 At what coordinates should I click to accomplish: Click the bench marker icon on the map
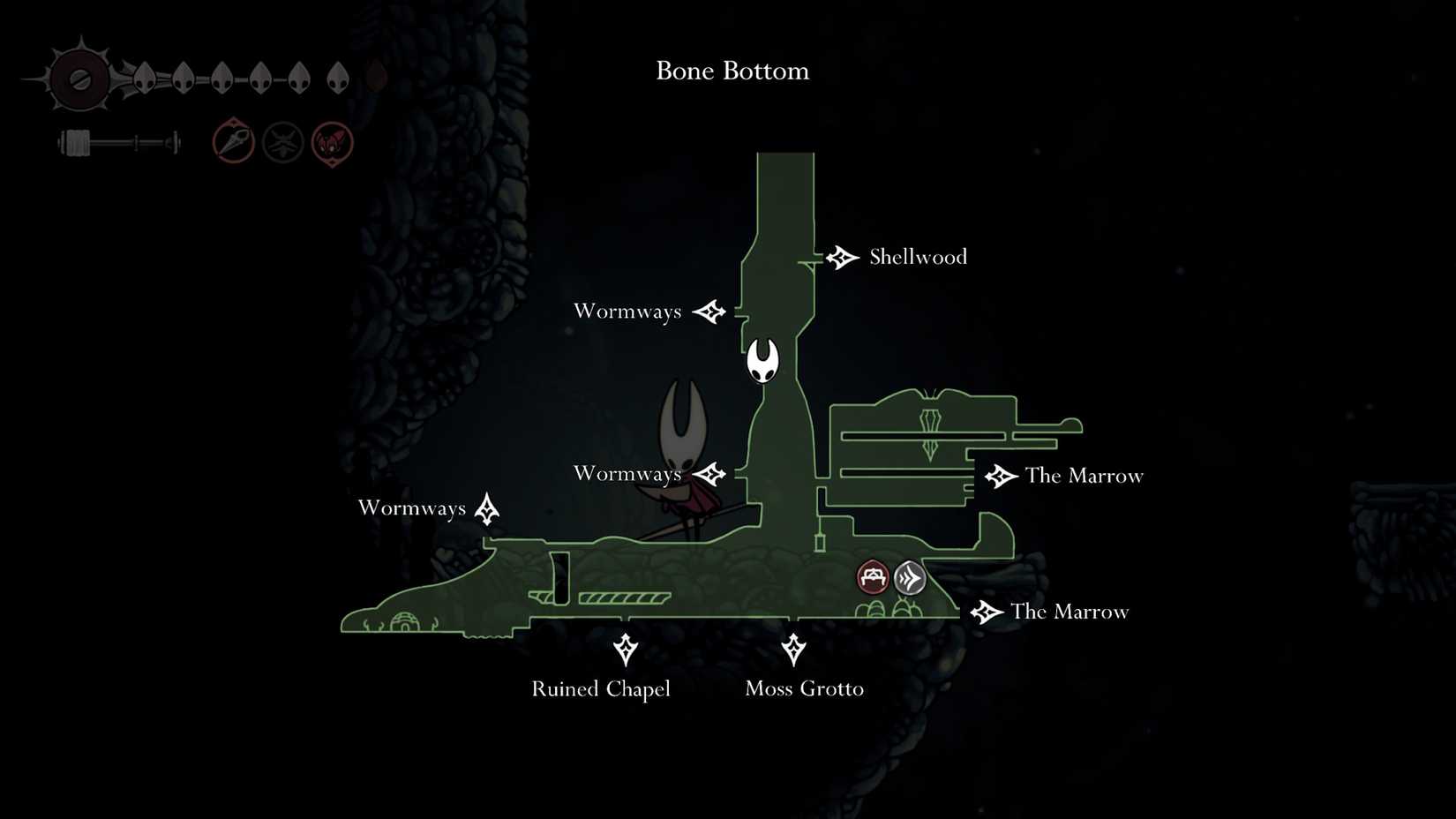873,577
